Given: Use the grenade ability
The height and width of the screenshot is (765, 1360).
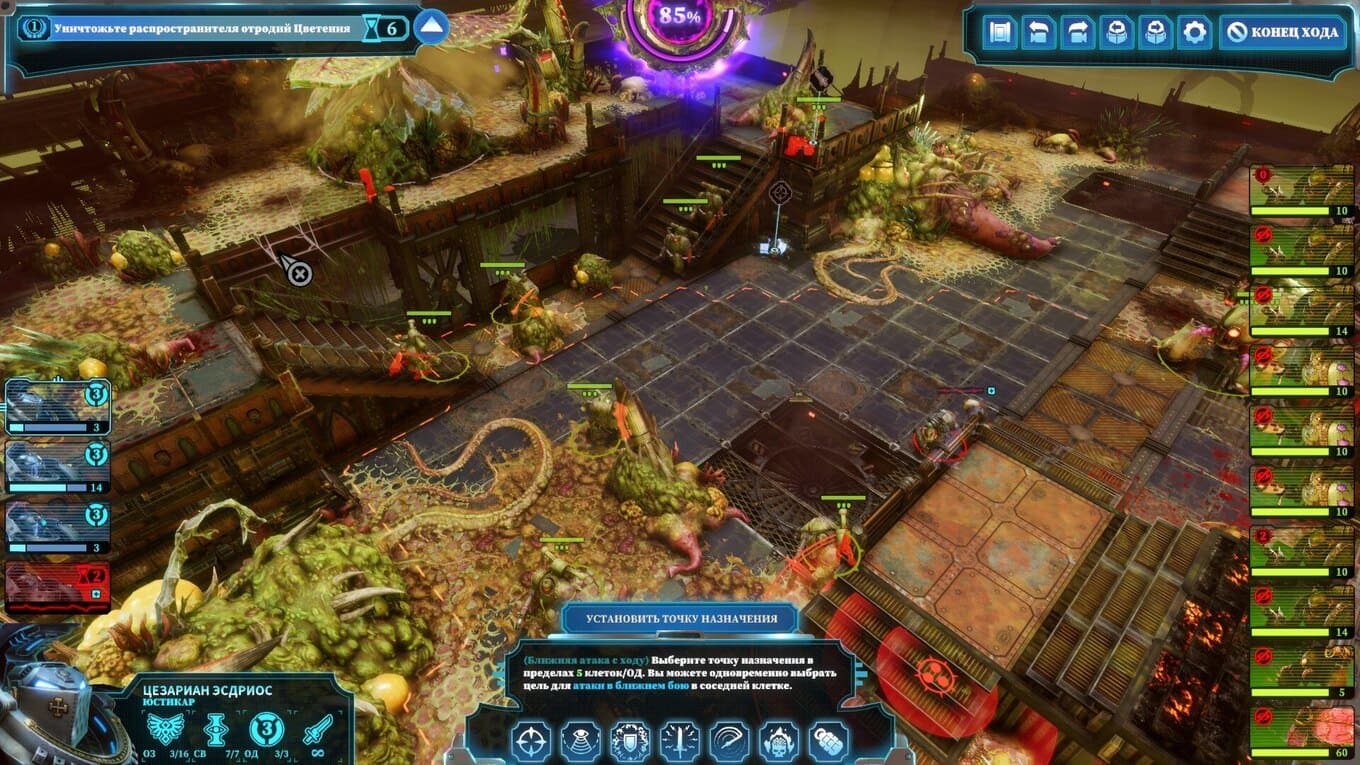Looking at the screenshot, I should pos(828,741).
